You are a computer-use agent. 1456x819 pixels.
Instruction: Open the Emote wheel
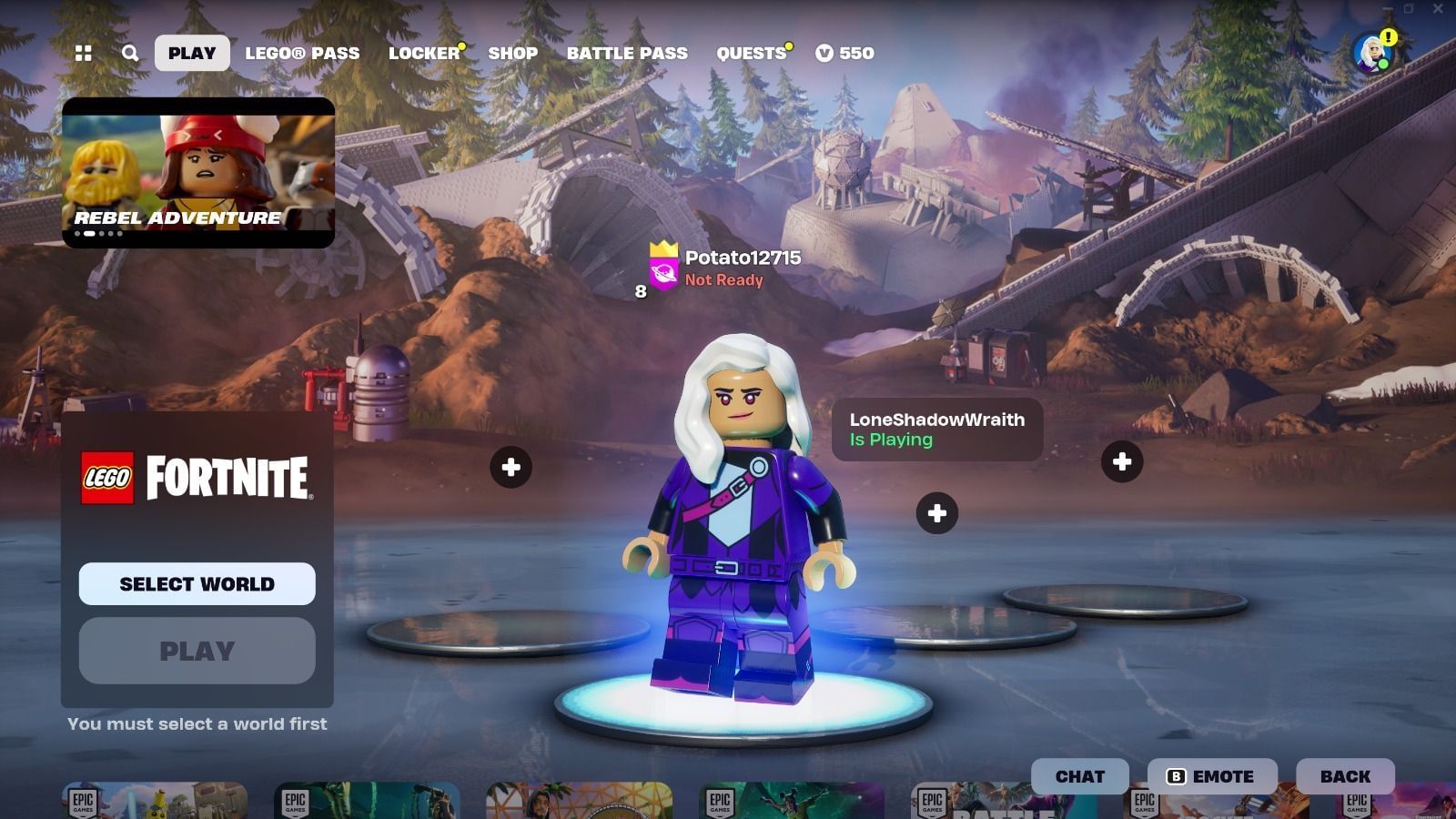click(x=1210, y=776)
